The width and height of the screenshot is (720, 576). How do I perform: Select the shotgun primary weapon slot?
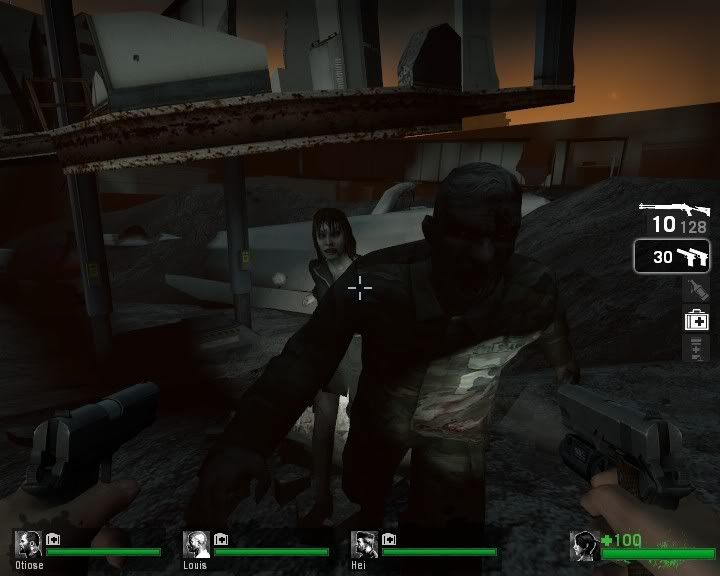click(674, 214)
